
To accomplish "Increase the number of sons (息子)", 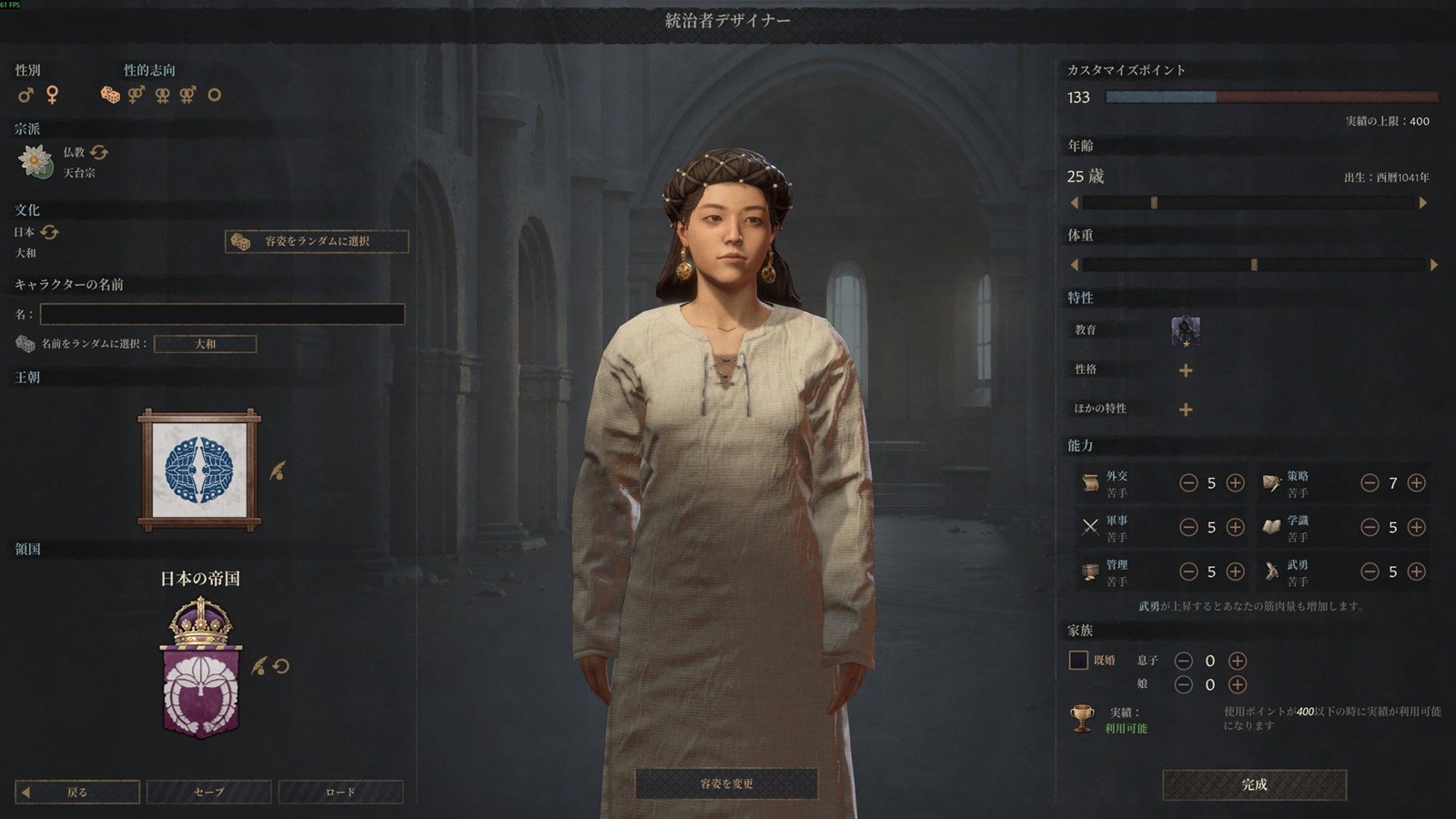I will 1237,661.
